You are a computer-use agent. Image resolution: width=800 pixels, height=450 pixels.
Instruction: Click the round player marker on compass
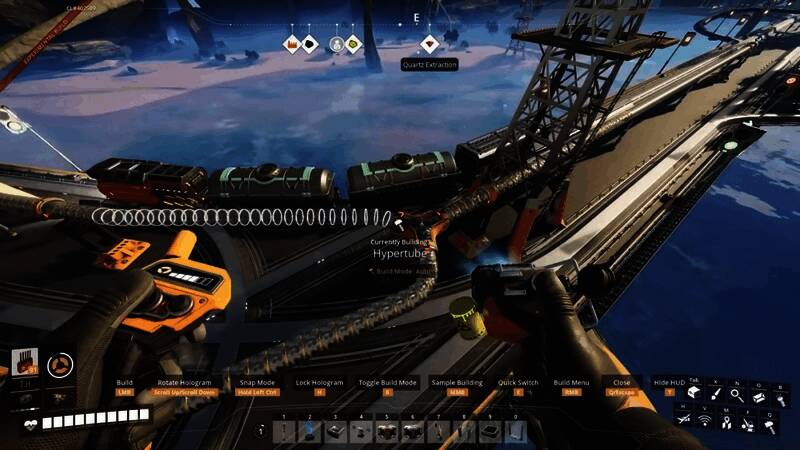pyautogui.click(x=337, y=44)
